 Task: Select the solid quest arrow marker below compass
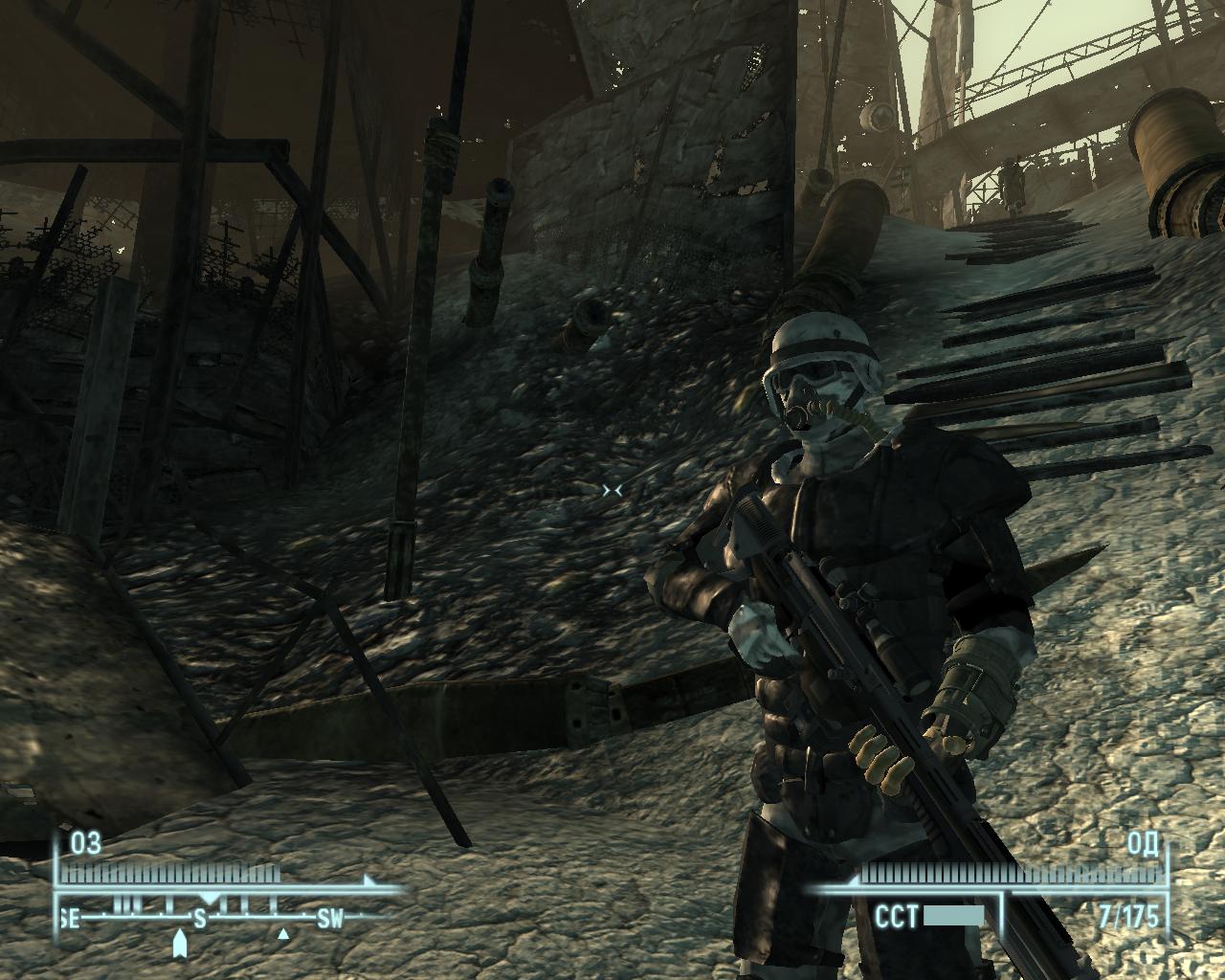[179, 942]
